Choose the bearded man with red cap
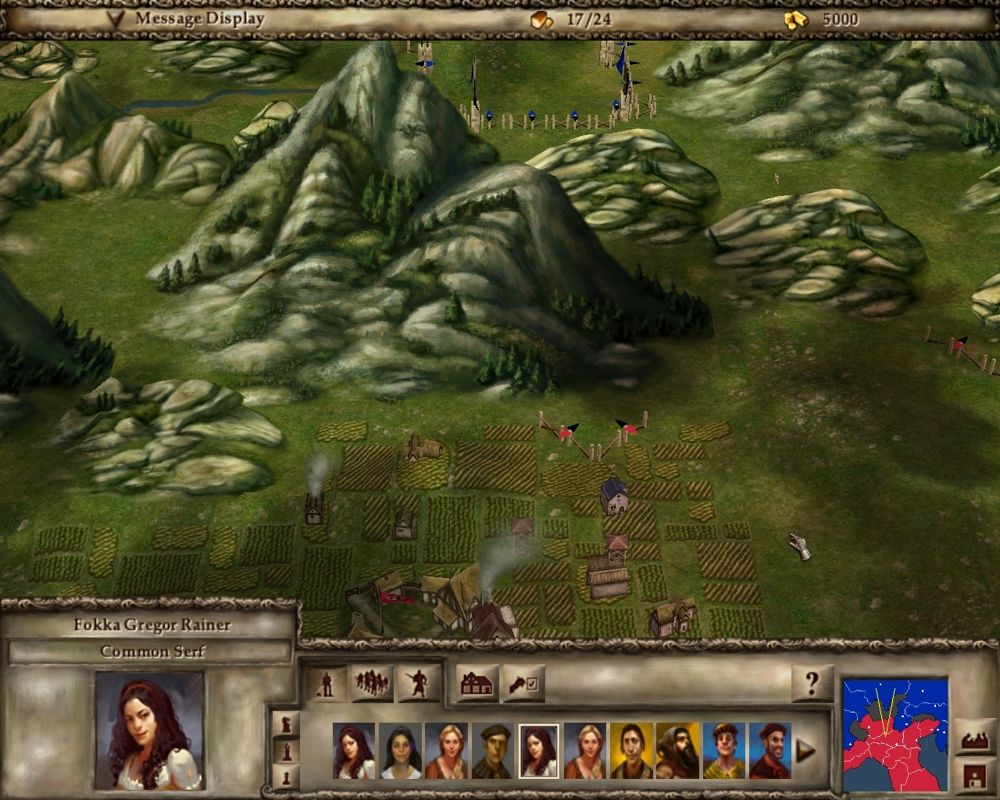1000x800 pixels. [x=769, y=751]
